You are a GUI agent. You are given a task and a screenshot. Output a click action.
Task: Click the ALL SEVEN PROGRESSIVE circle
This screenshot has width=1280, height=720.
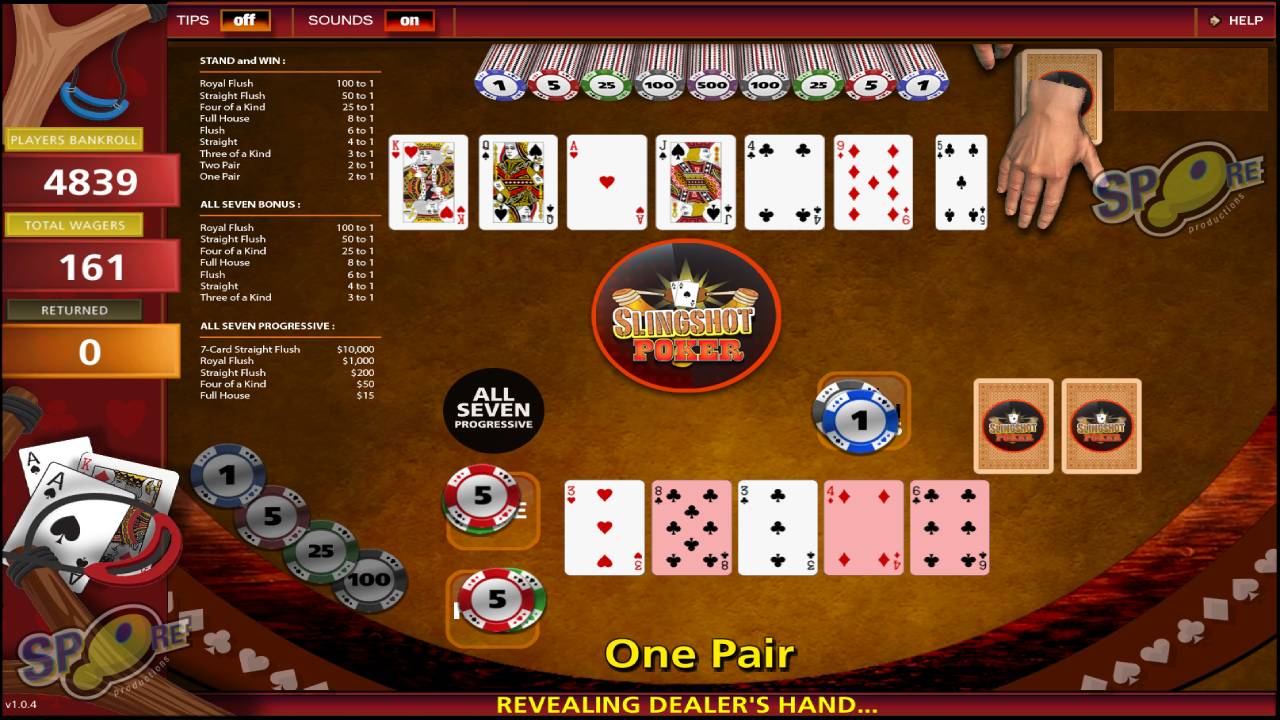click(493, 409)
